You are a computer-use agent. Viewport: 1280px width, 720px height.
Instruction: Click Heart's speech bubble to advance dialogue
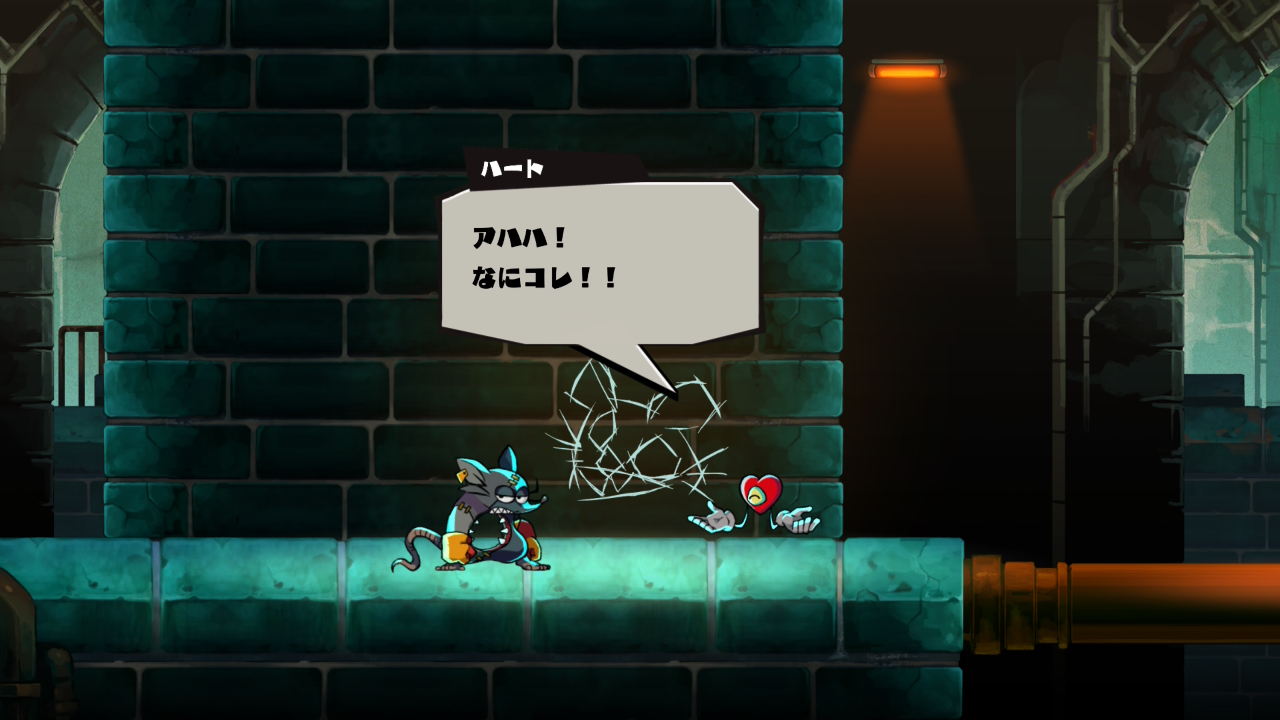(600, 262)
